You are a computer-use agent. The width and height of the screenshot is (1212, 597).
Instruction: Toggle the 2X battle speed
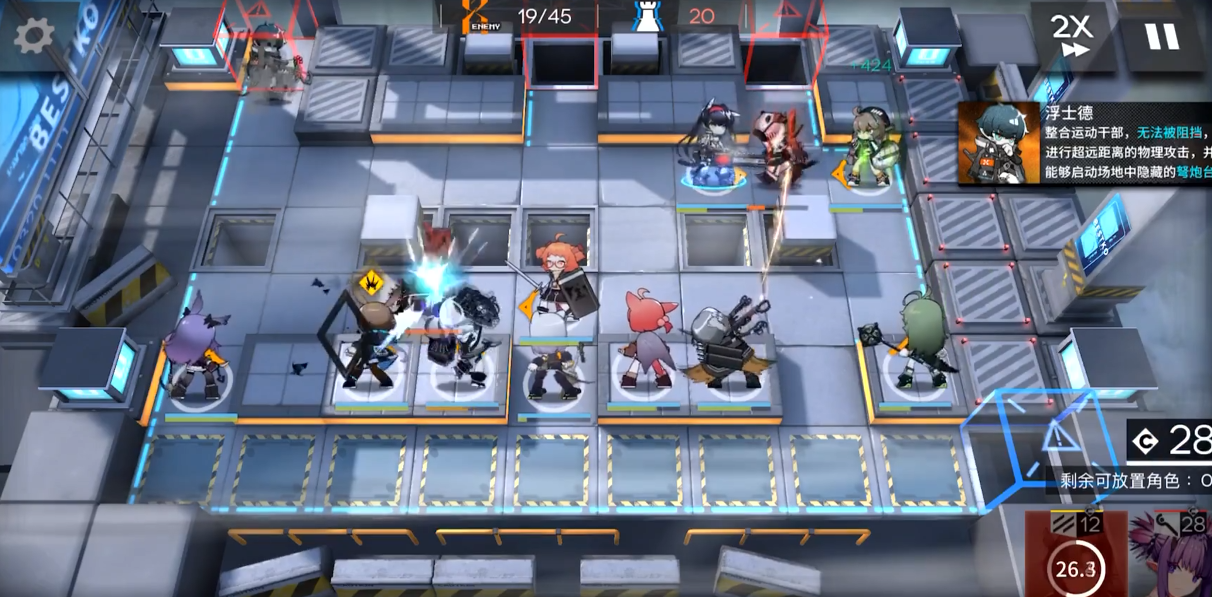click(1071, 36)
